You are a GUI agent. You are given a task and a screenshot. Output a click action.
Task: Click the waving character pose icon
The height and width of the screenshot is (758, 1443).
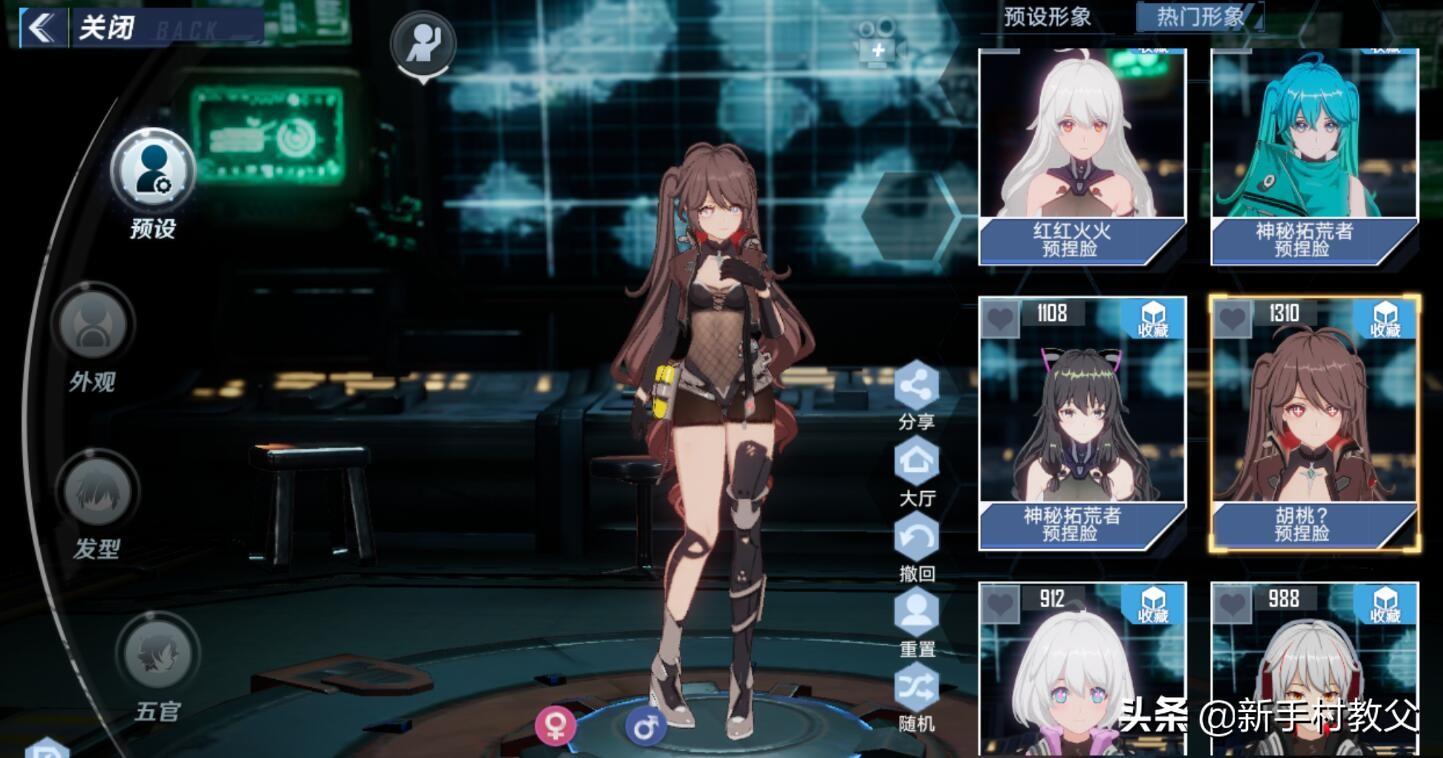click(x=423, y=43)
